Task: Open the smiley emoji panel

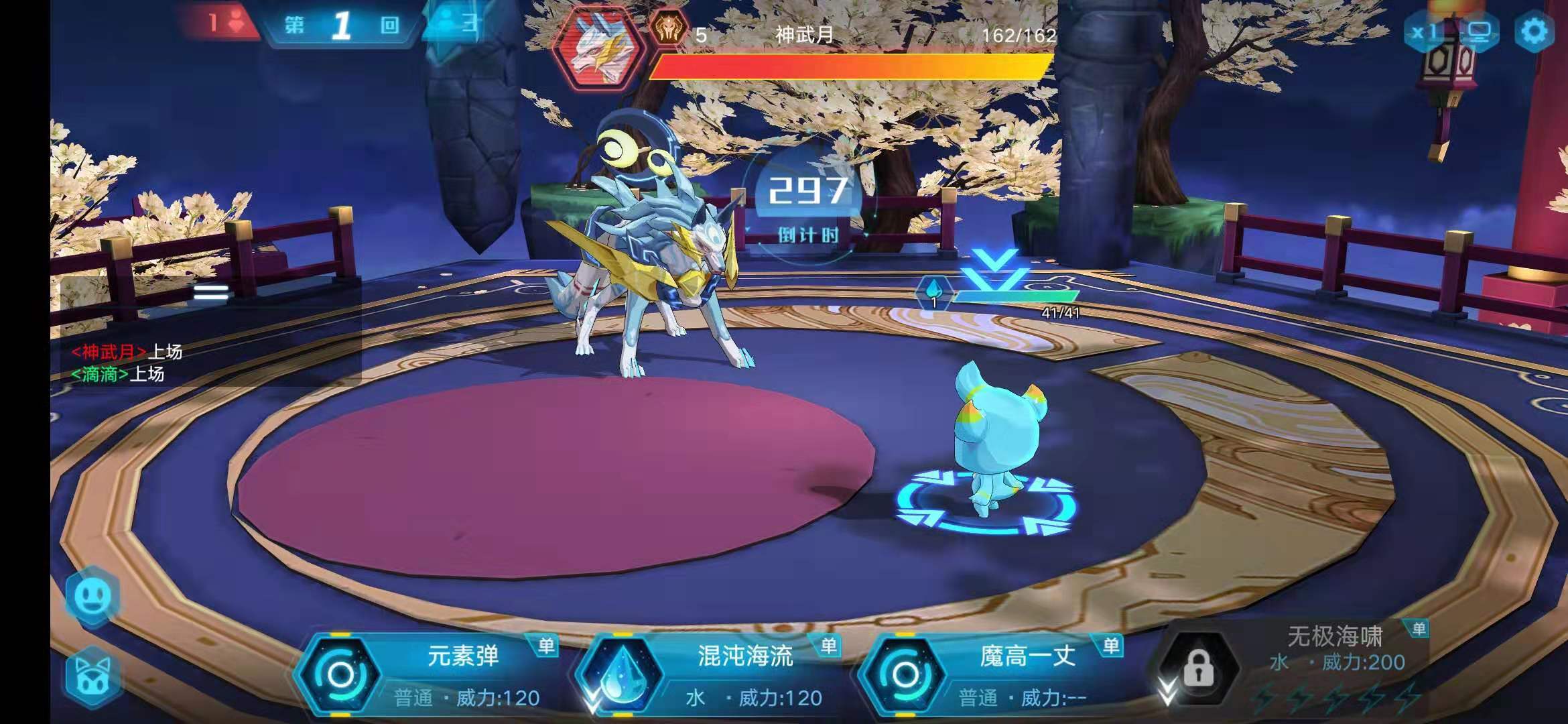Action: [x=93, y=596]
